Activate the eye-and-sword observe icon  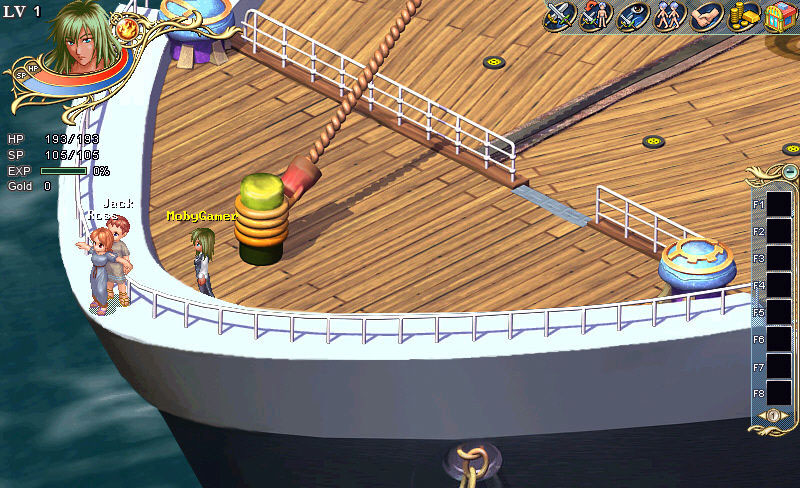click(x=632, y=17)
